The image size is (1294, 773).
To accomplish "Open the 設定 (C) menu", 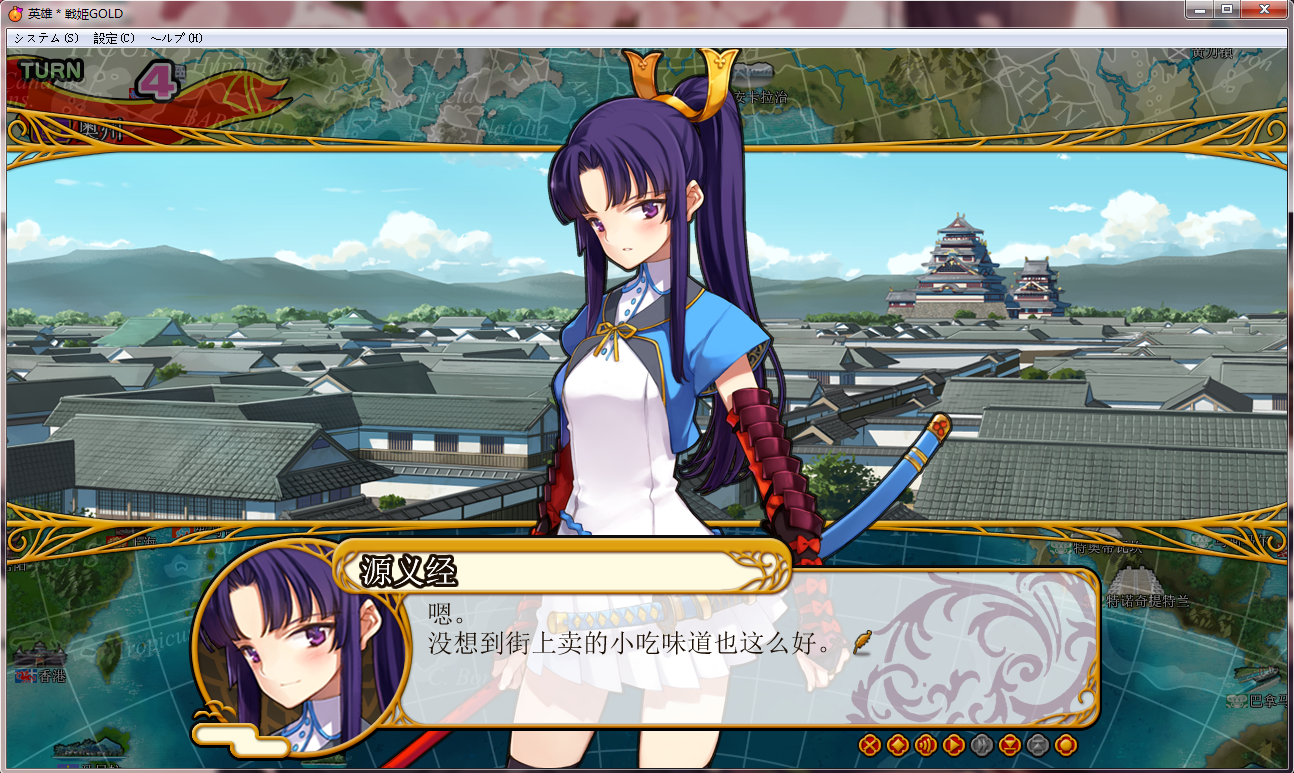I will point(113,38).
